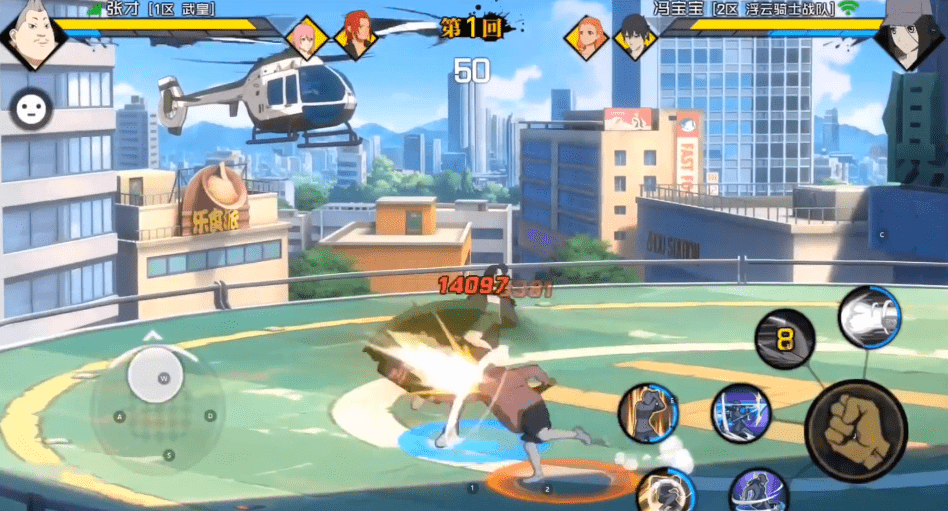
Task: Open the white emoji face button
Action: [32, 109]
